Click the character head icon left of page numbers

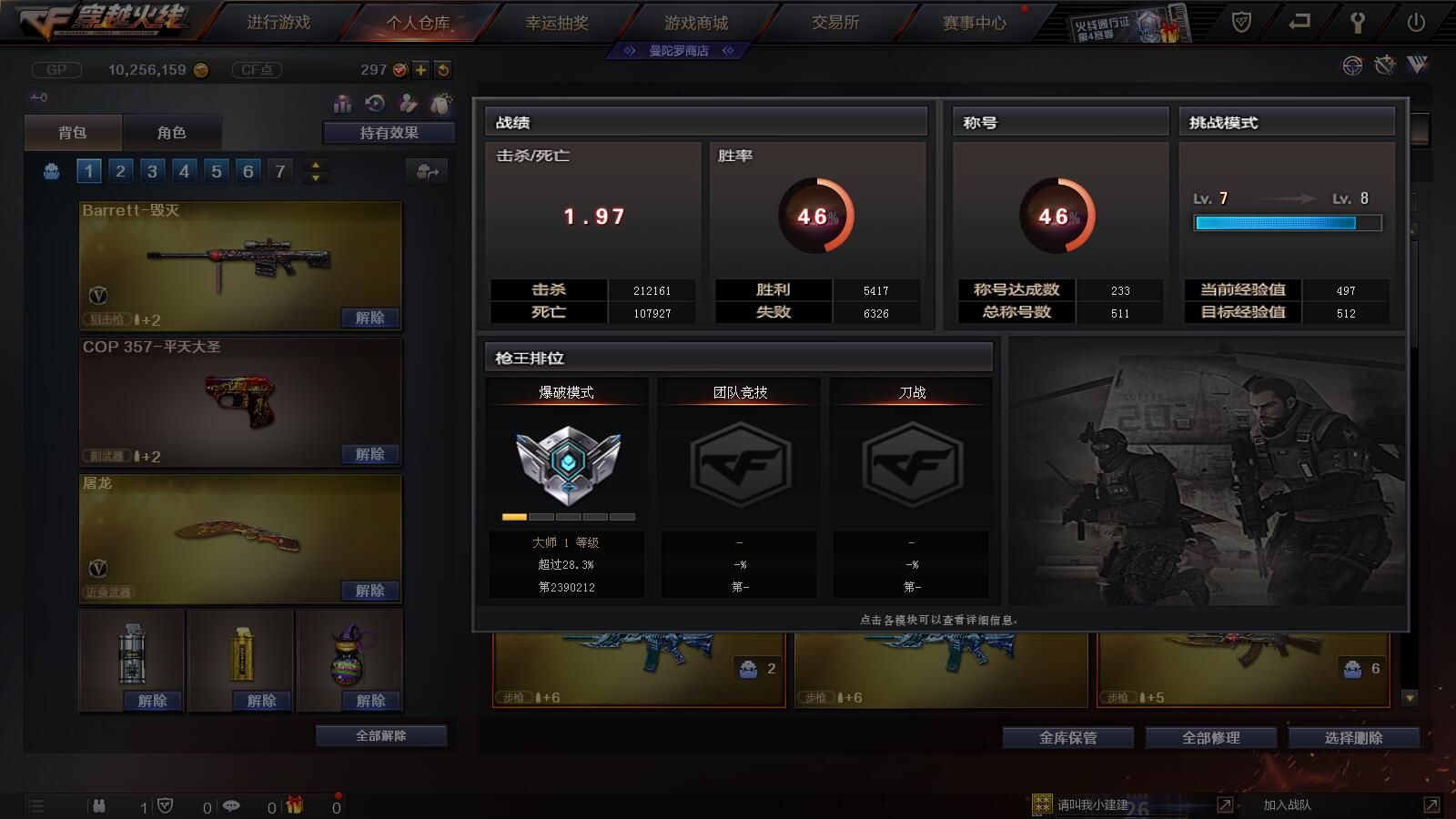pos(50,170)
